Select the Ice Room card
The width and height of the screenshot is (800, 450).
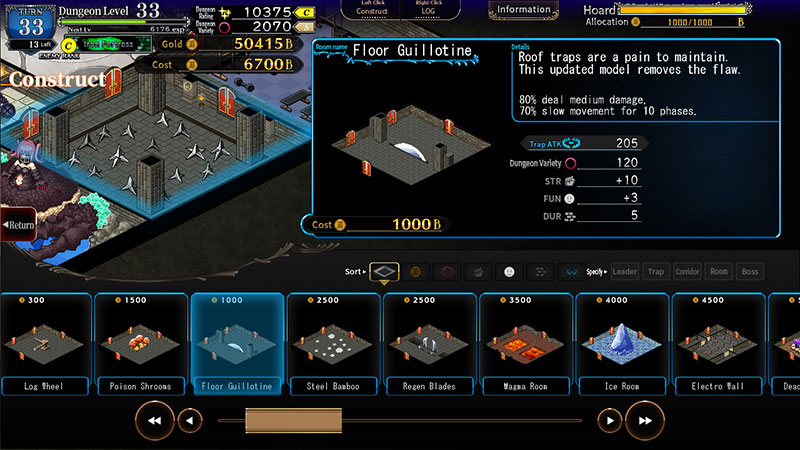pyautogui.click(x=618, y=342)
